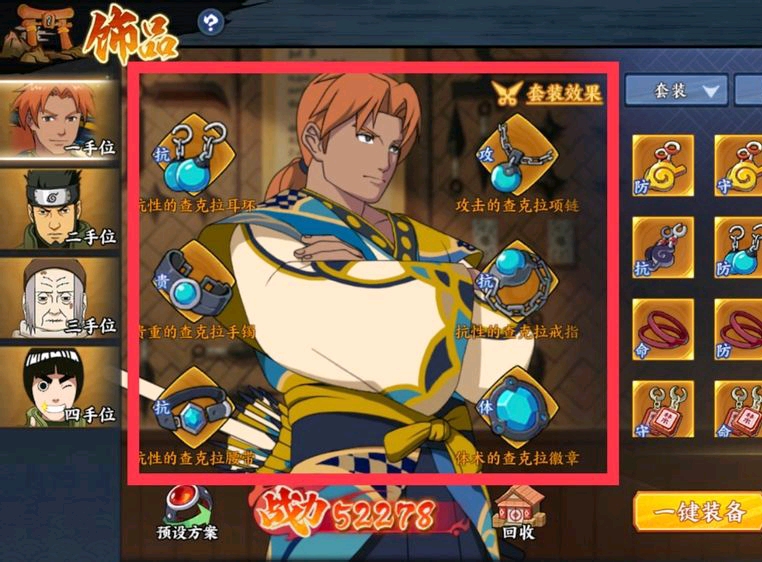Select the 四手位 bowl-cut ninja

61,385
